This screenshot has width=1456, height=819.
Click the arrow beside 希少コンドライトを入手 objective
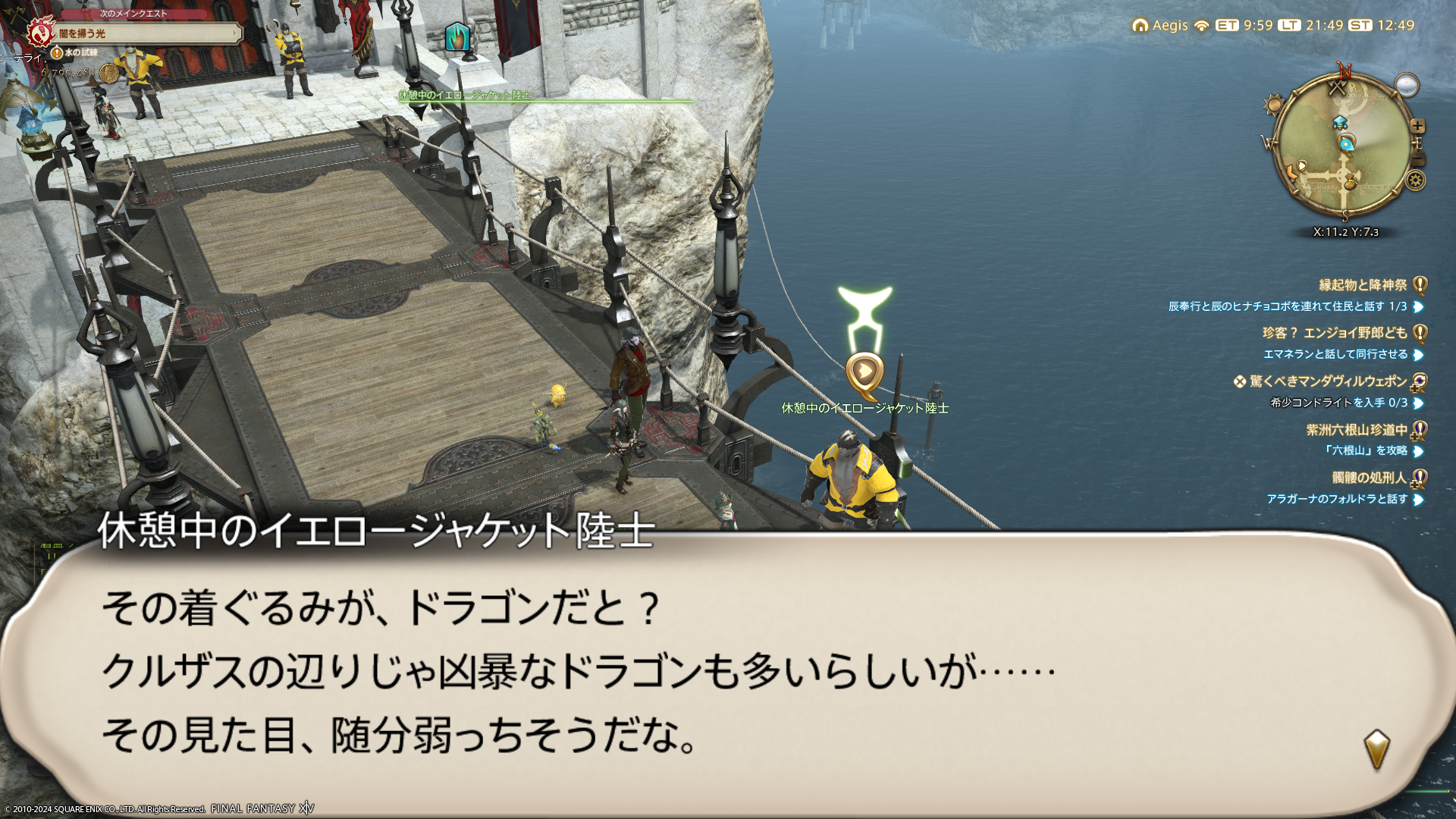coord(1418,403)
